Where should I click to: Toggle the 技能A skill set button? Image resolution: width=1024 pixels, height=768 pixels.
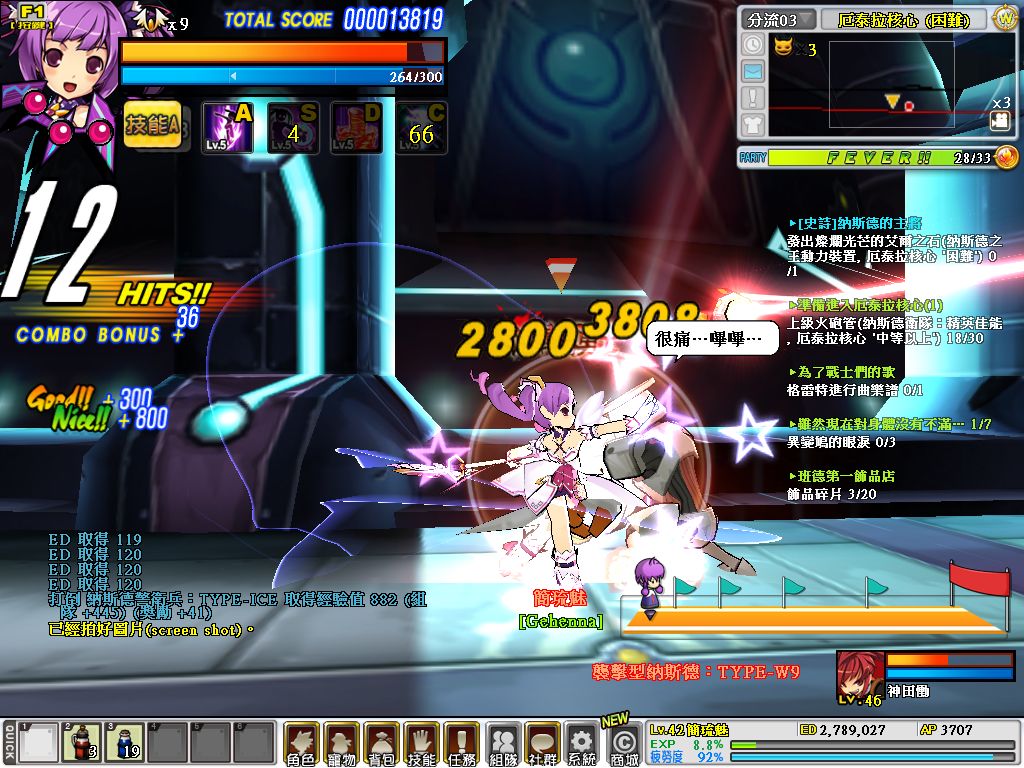(x=153, y=126)
